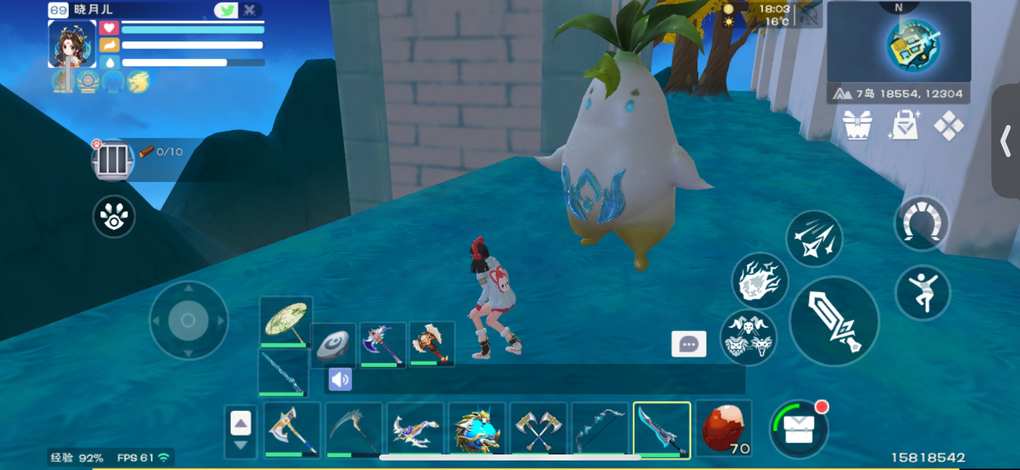This screenshot has height=470, width=1020.
Task: Activate the three beast heads skill
Action: coord(748,336)
